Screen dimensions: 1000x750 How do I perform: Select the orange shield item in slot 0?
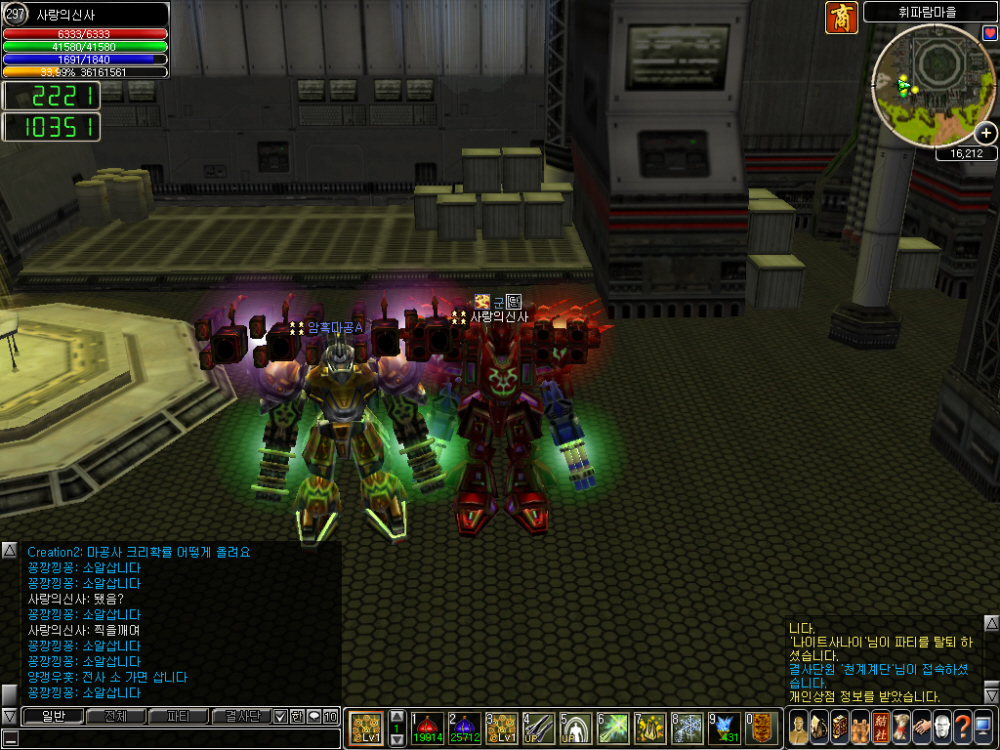(762, 728)
